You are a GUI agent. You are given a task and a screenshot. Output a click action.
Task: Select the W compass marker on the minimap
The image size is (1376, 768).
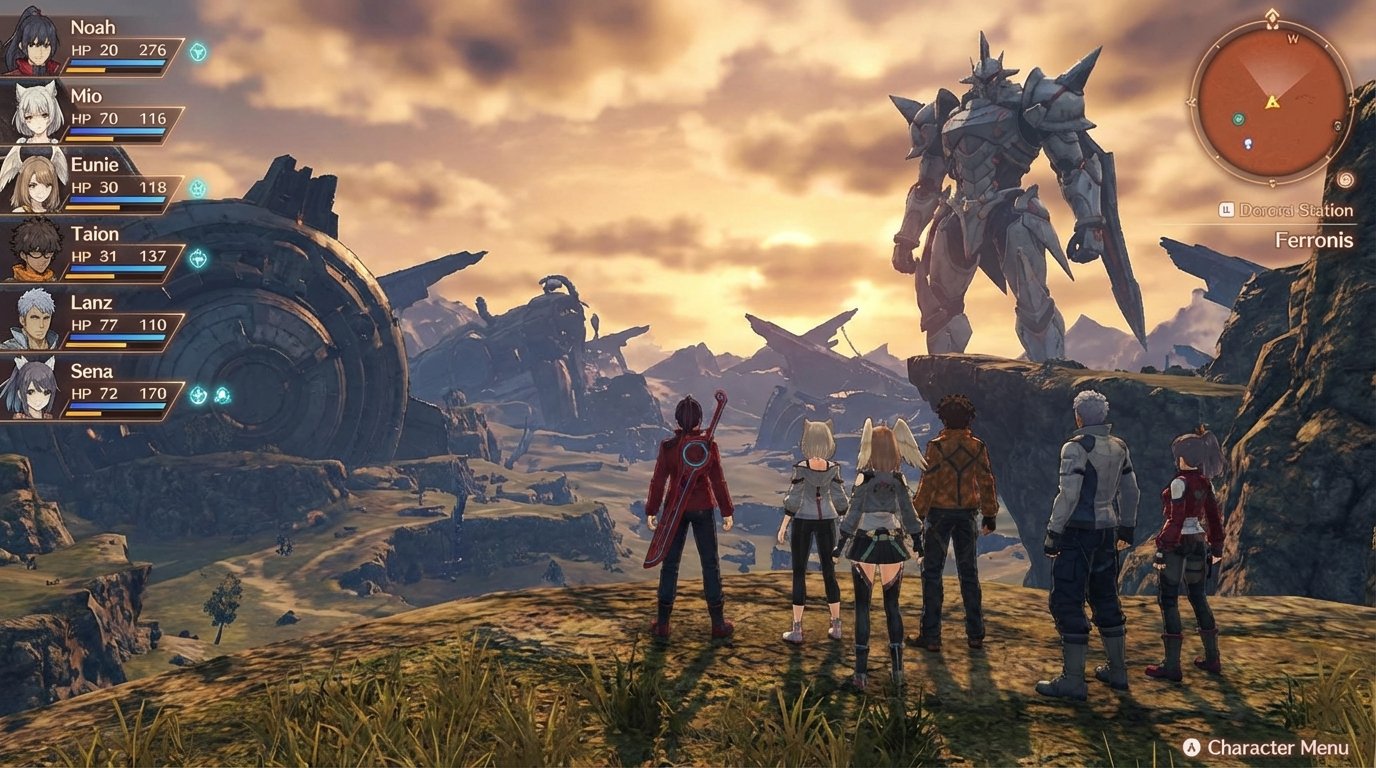[x=1292, y=40]
